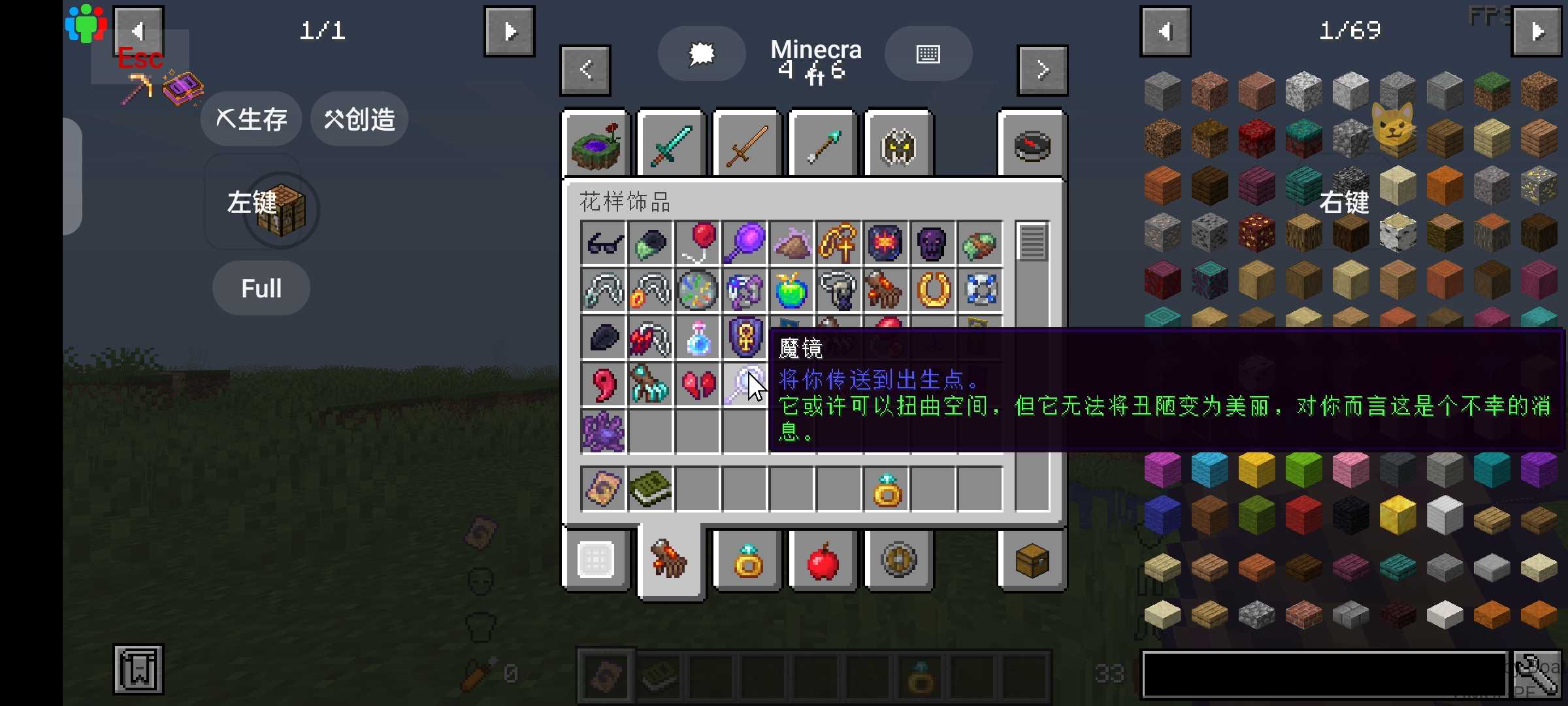Choose the ankh shield item
The width and height of the screenshot is (1568, 706).
click(745, 337)
